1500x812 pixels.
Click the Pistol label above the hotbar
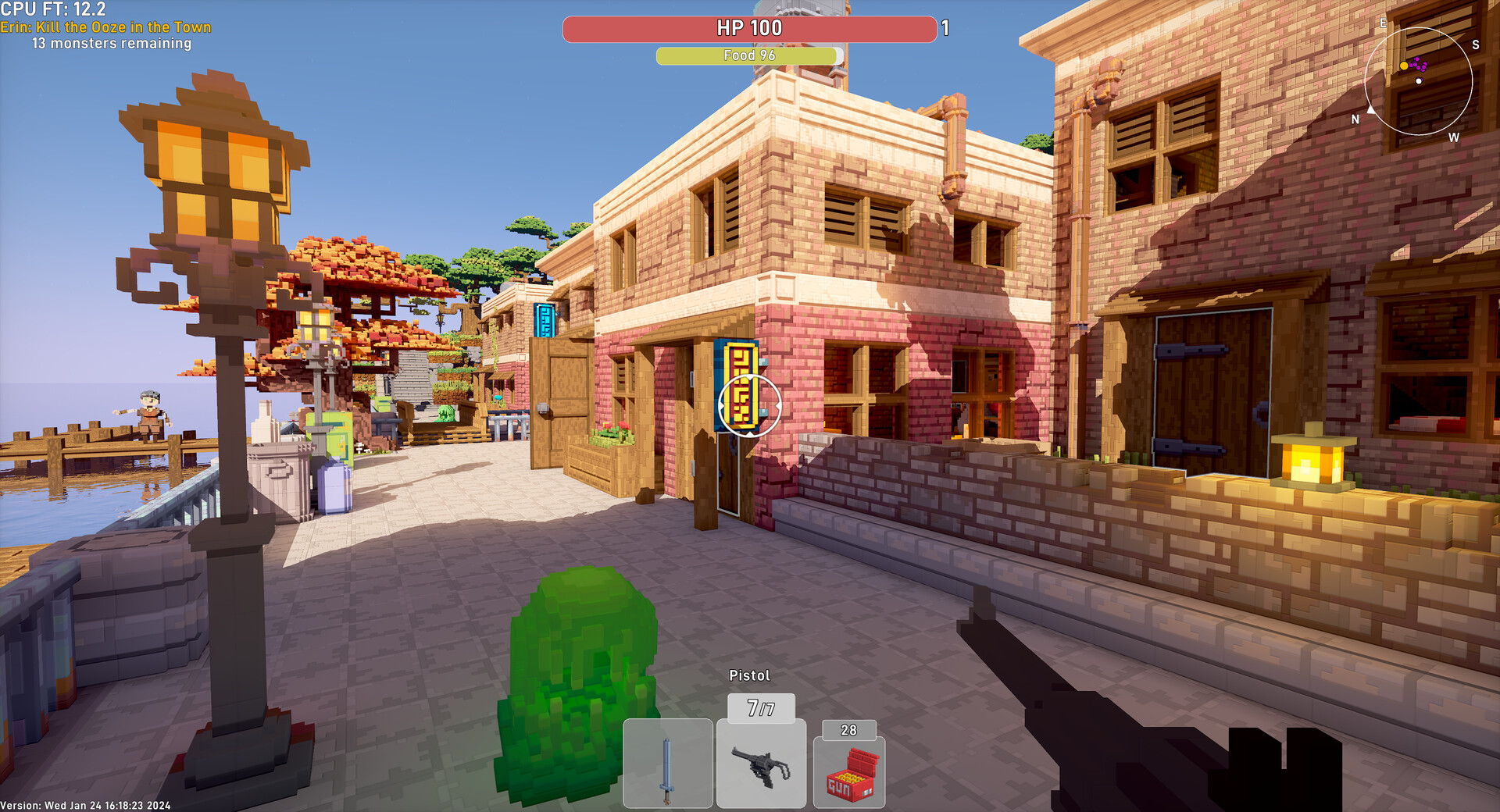point(749,674)
